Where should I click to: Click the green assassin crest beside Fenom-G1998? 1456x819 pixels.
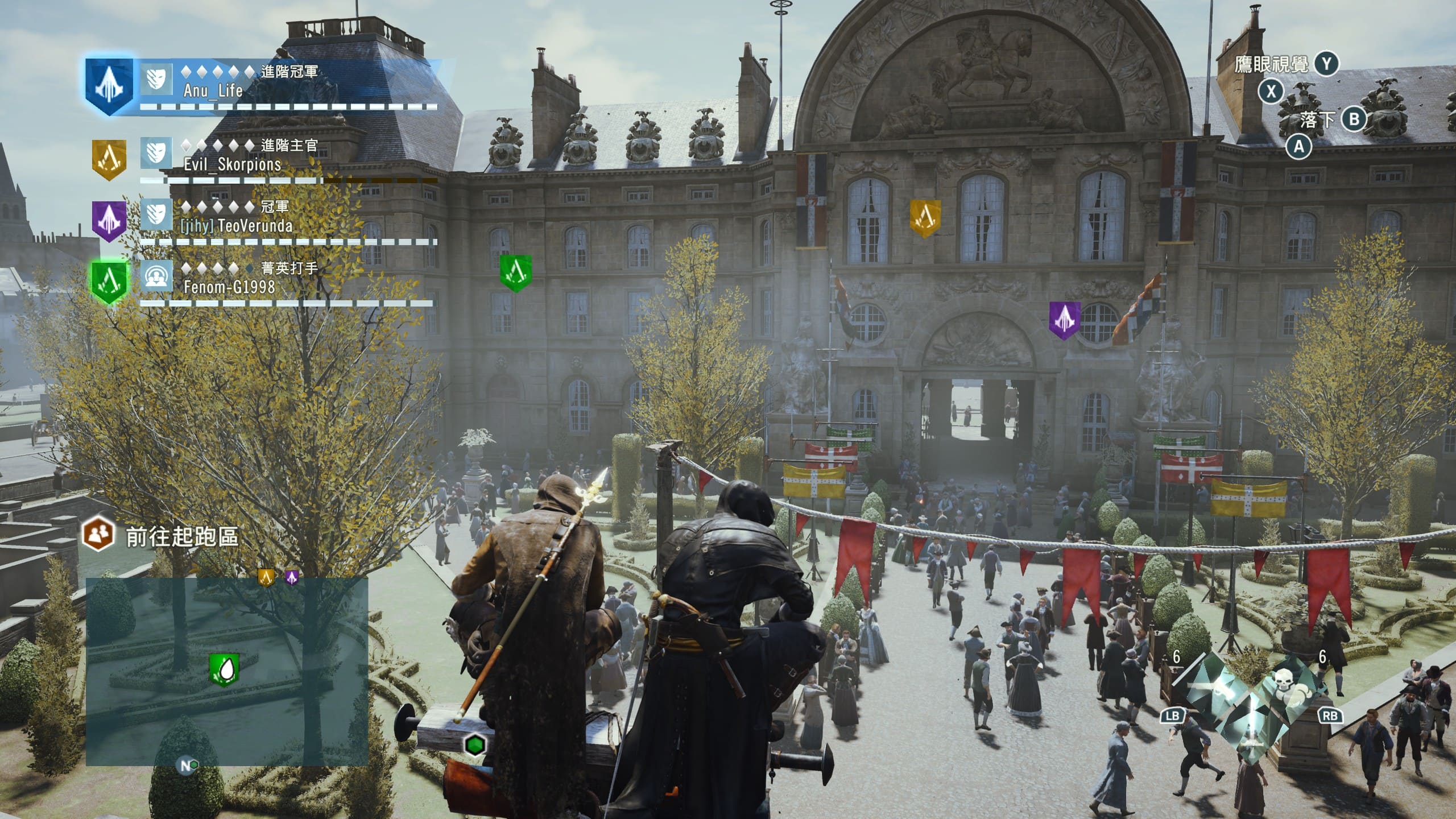point(109,282)
